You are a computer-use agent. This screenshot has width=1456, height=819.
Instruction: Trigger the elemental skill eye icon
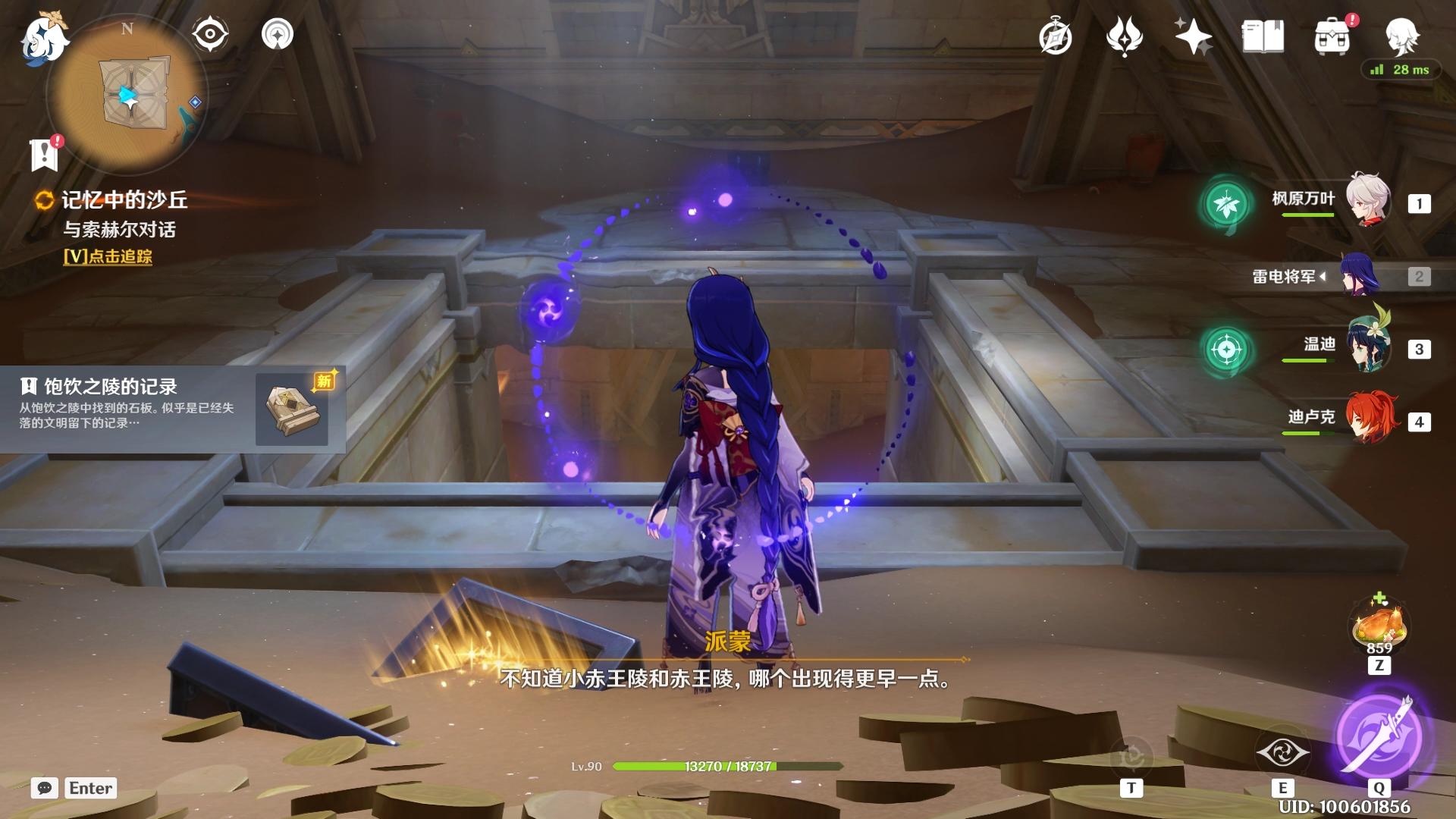(x=1282, y=752)
